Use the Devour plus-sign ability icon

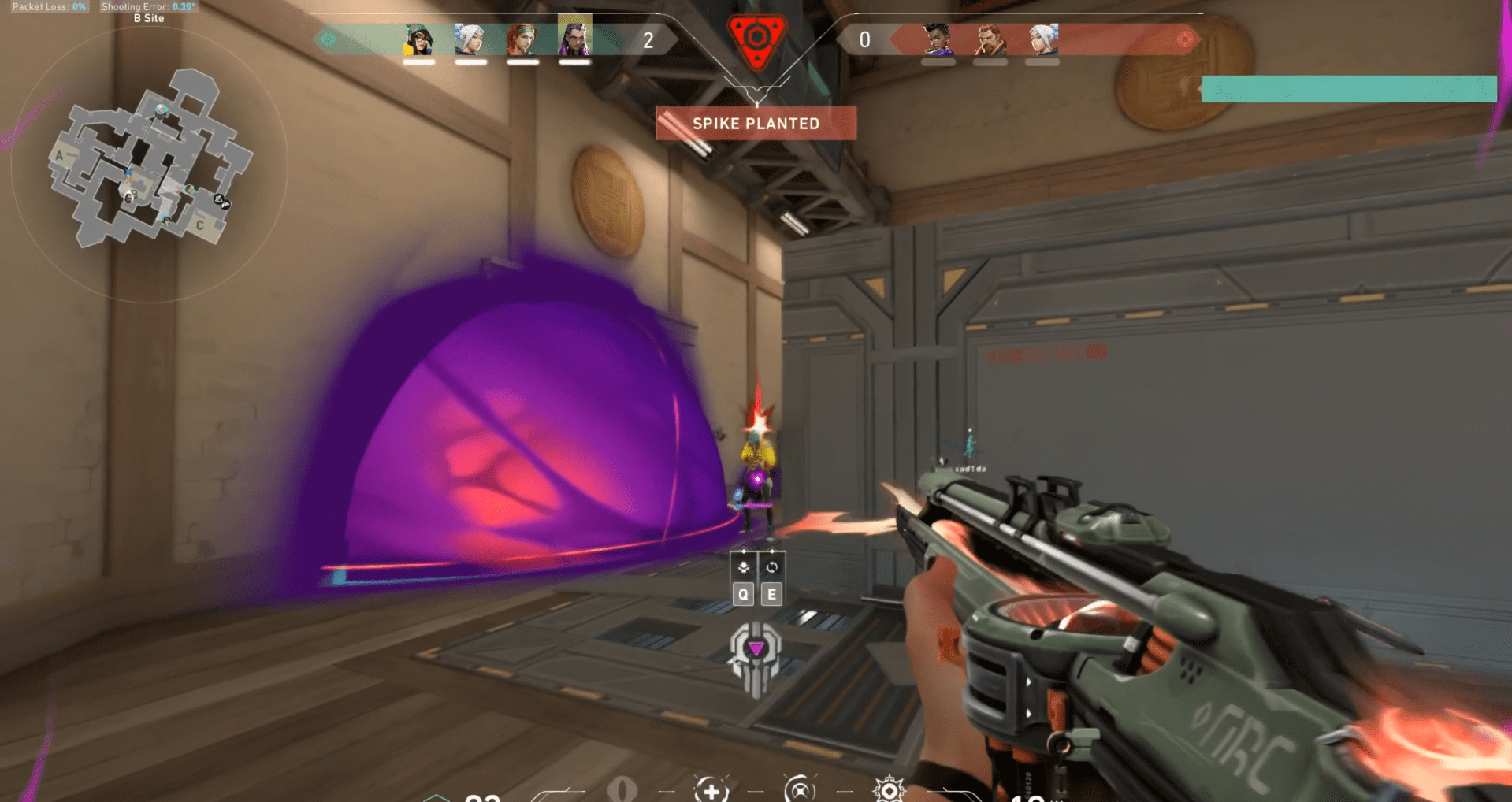pos(711,790)
